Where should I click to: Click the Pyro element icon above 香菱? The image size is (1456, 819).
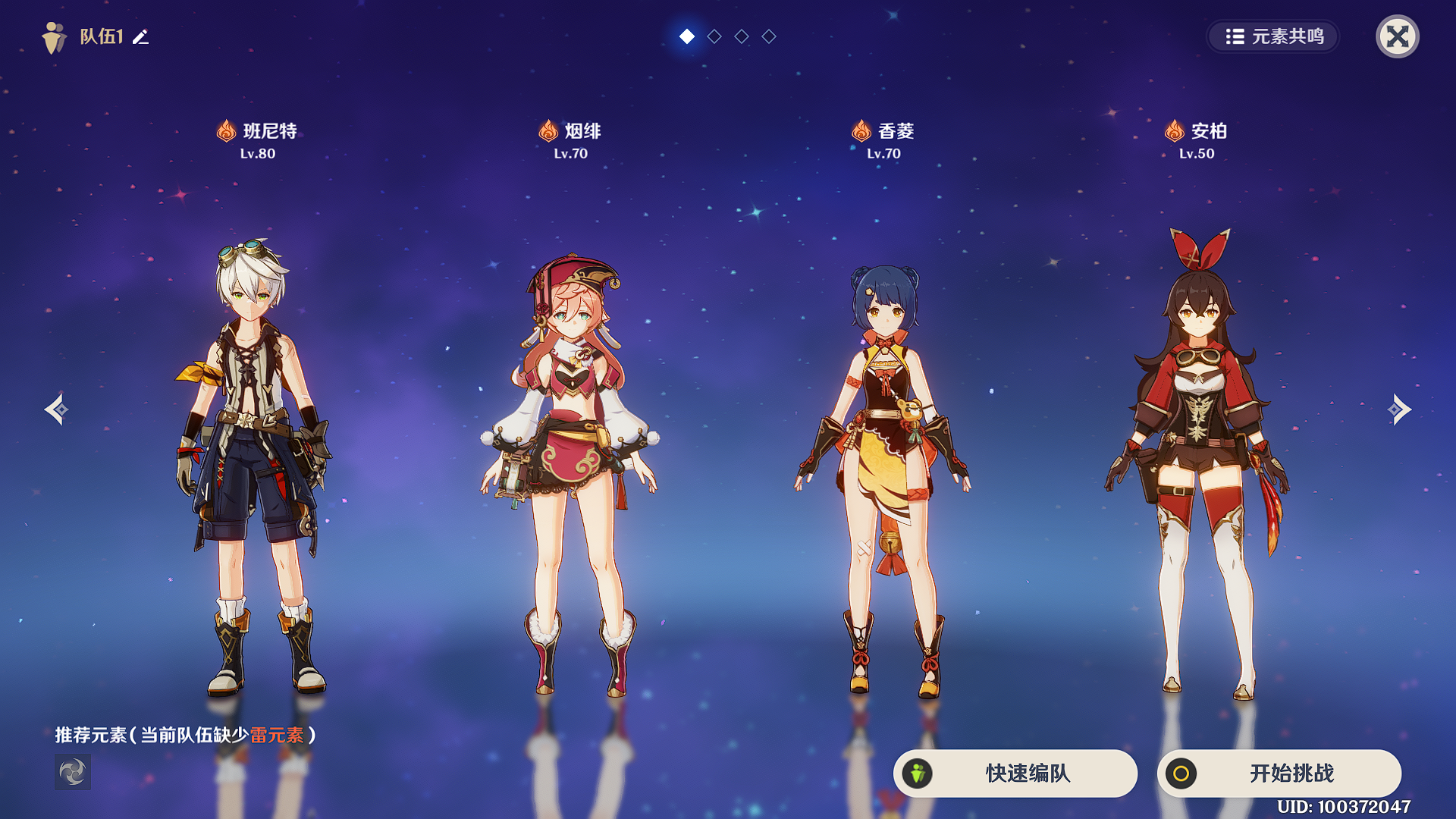(861, 130)
